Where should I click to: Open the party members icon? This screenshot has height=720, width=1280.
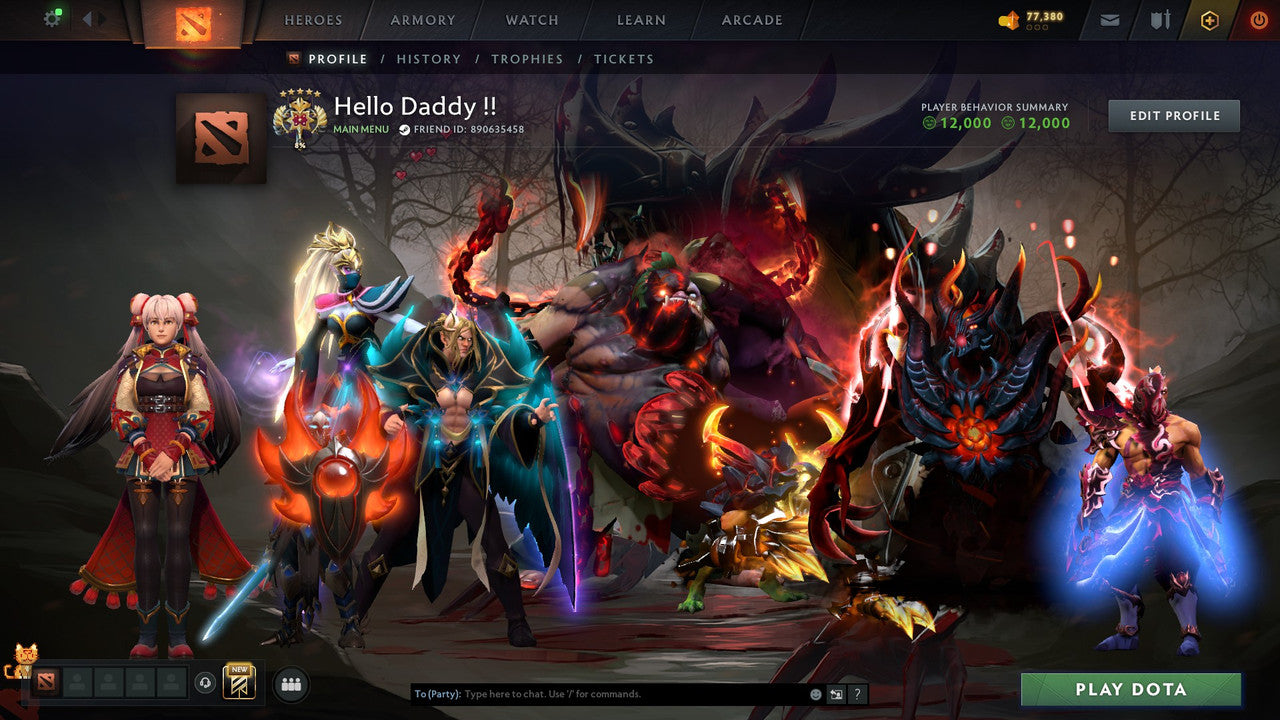point(290,683)
